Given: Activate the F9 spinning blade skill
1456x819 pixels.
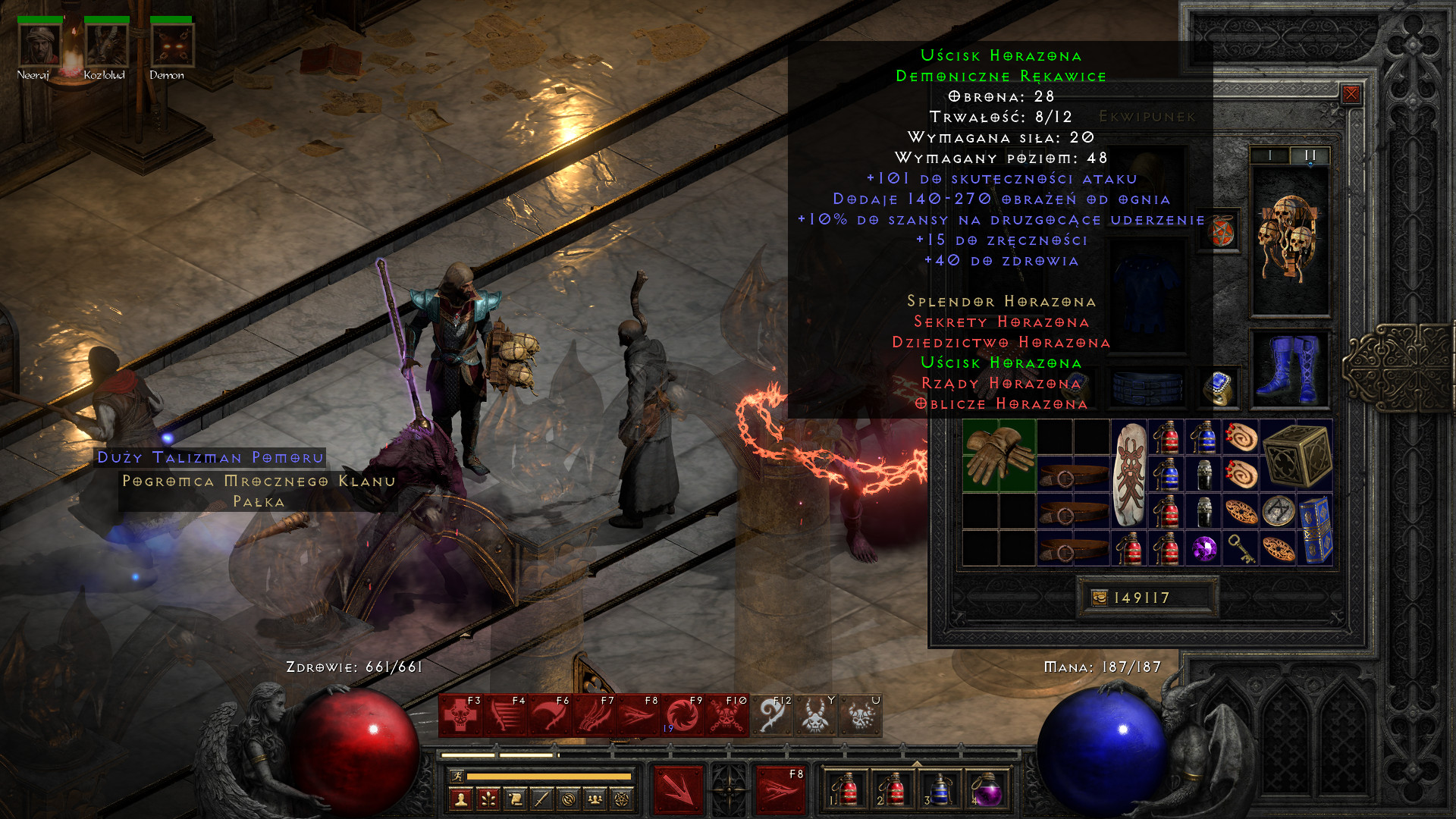Looking at the screenshot, I should click(x=682, y=715).
